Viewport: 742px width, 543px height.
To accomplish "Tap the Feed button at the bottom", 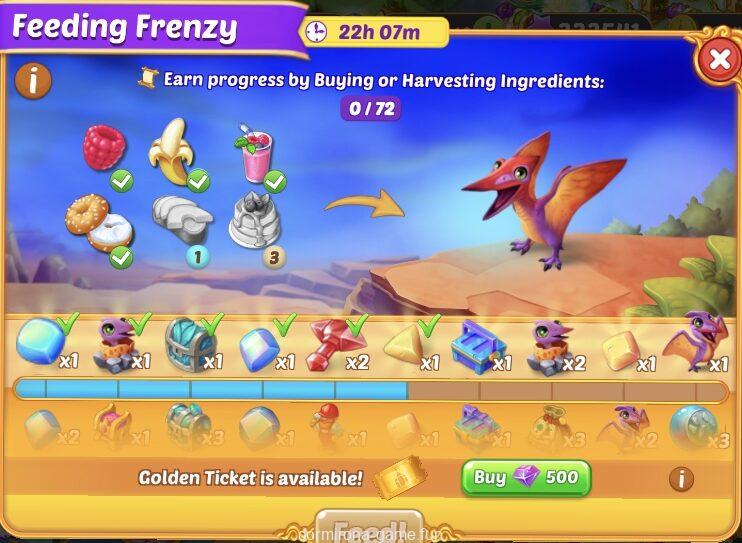I will [x=363, y=528].
